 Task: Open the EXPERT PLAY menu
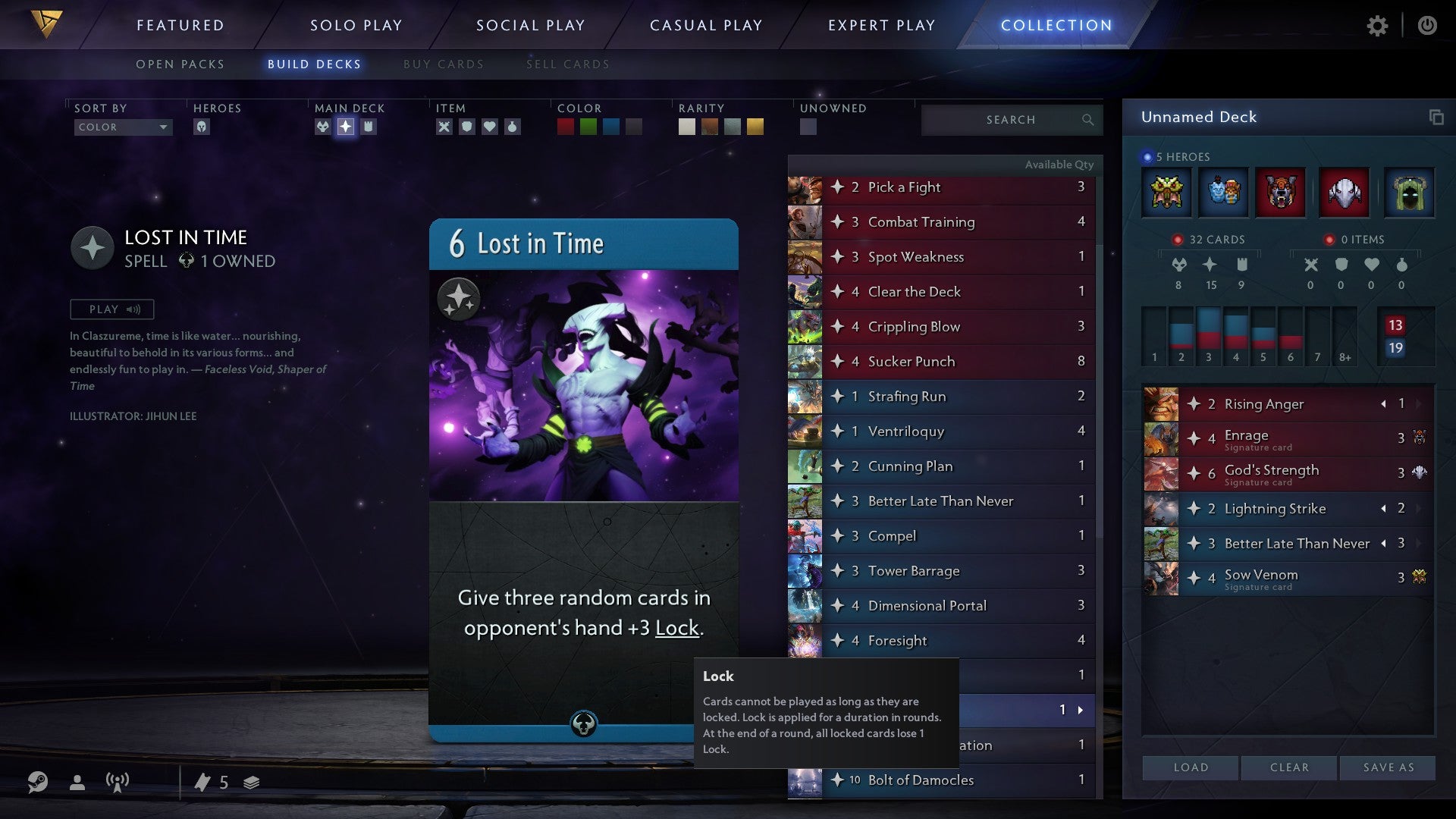click(882, 24)
